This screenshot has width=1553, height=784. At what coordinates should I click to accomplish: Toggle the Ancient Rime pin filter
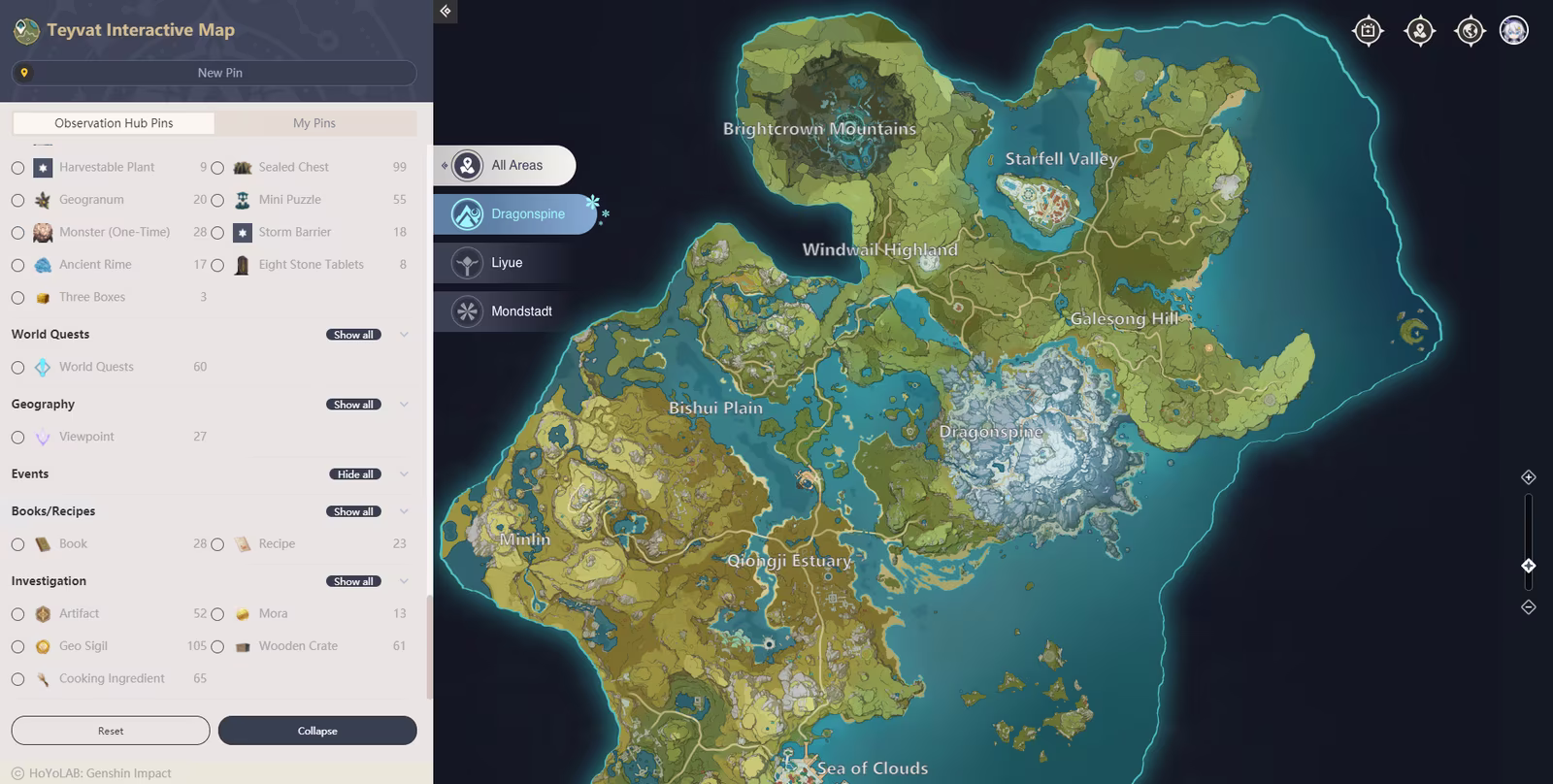click(18, 266)
